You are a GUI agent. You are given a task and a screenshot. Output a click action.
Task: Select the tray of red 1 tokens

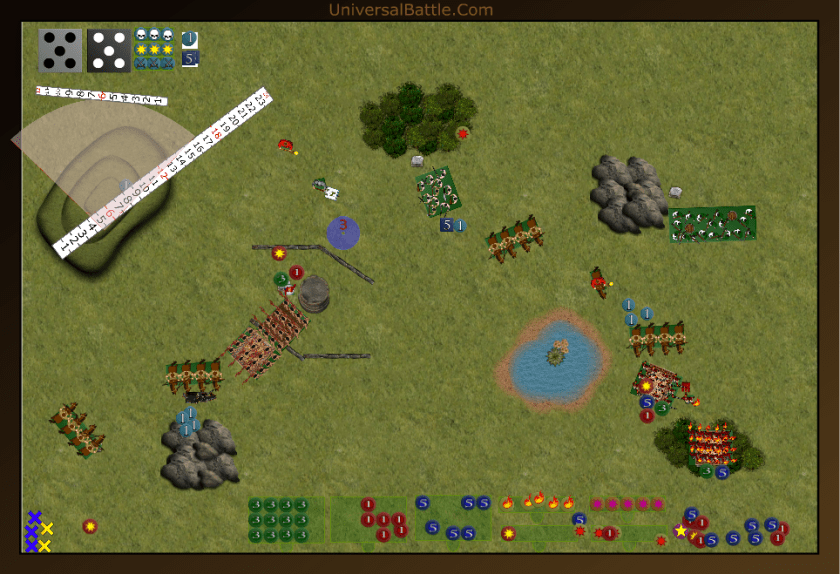tap(381, 520)
